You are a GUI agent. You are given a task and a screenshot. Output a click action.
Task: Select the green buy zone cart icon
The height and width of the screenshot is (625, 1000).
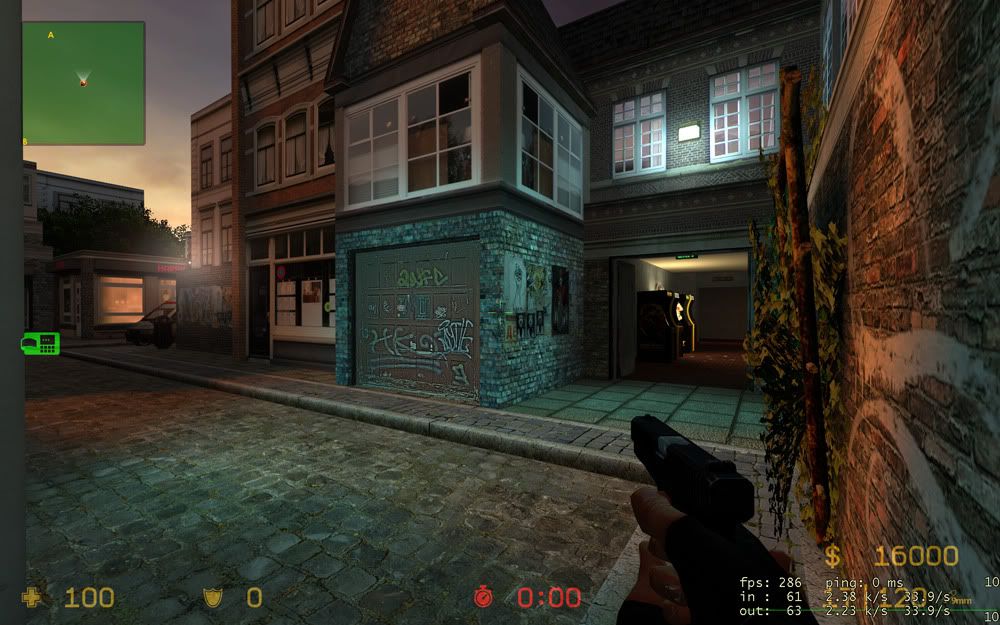(x=40, y=344)
